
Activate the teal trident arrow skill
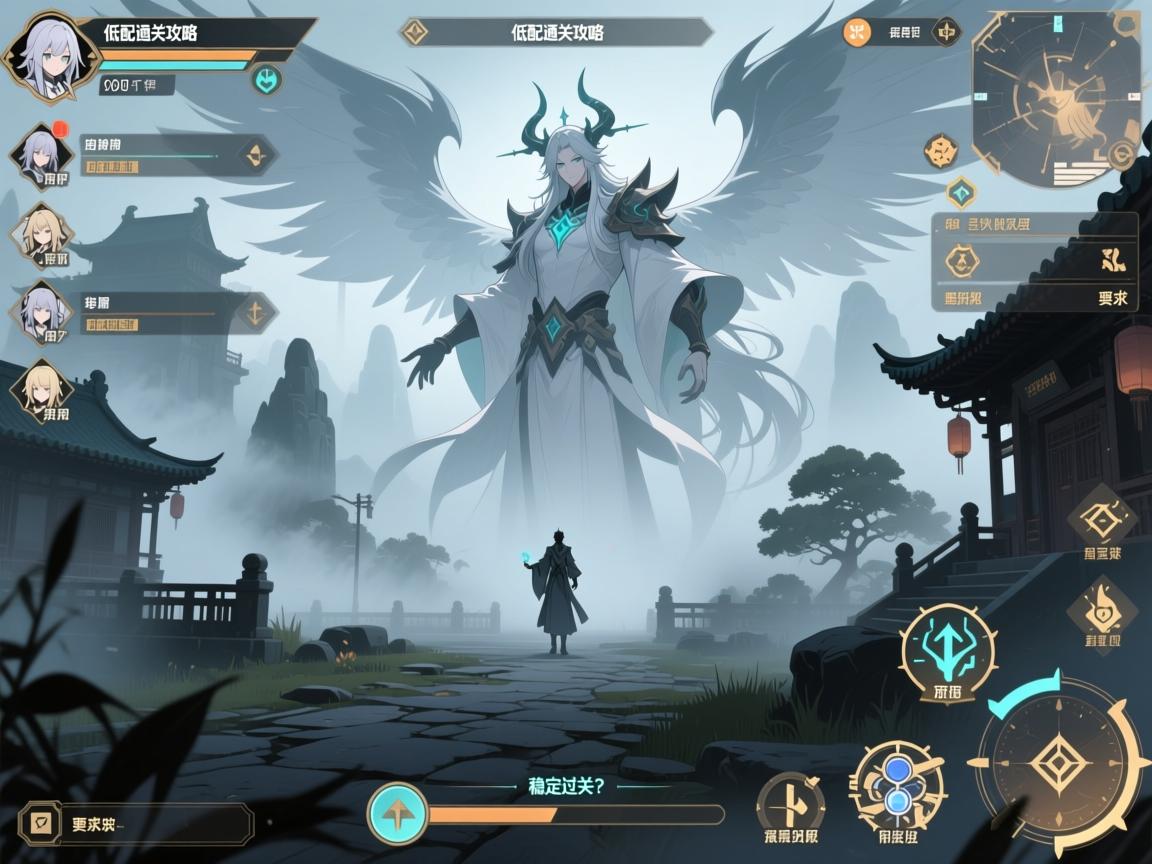point(948,650)
